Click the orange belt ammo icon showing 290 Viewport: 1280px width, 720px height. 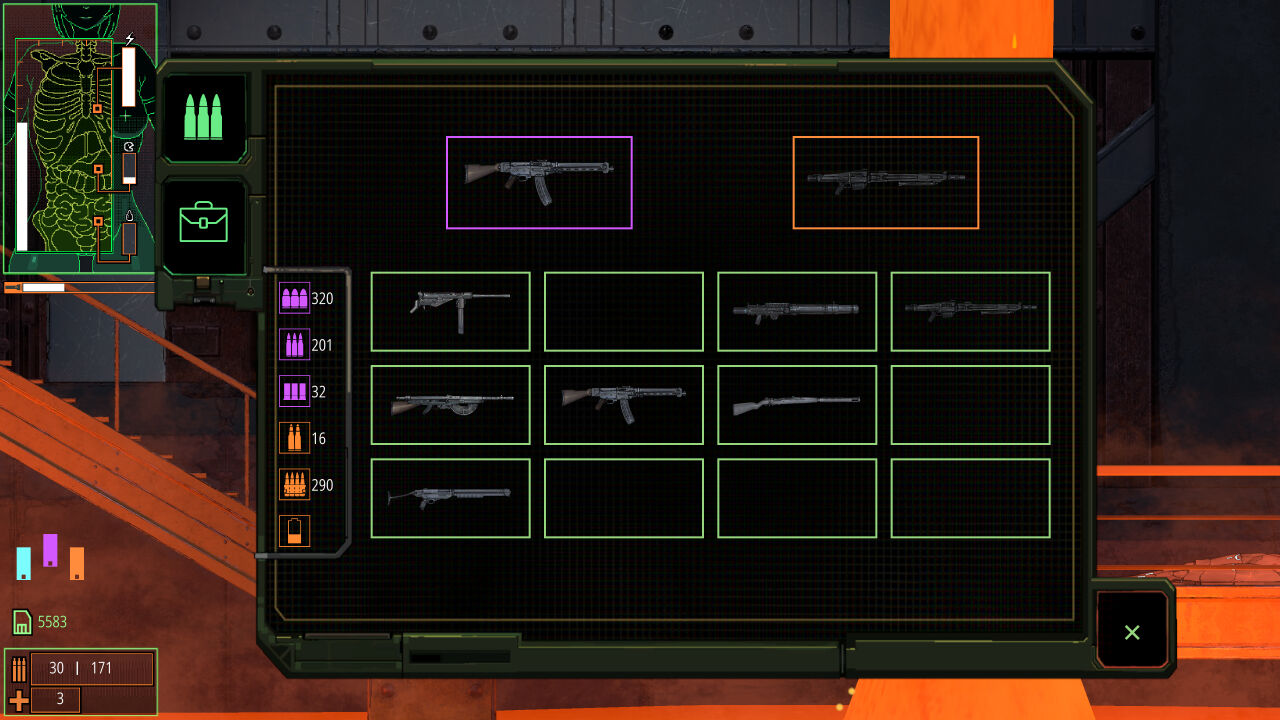coord(294,484)
